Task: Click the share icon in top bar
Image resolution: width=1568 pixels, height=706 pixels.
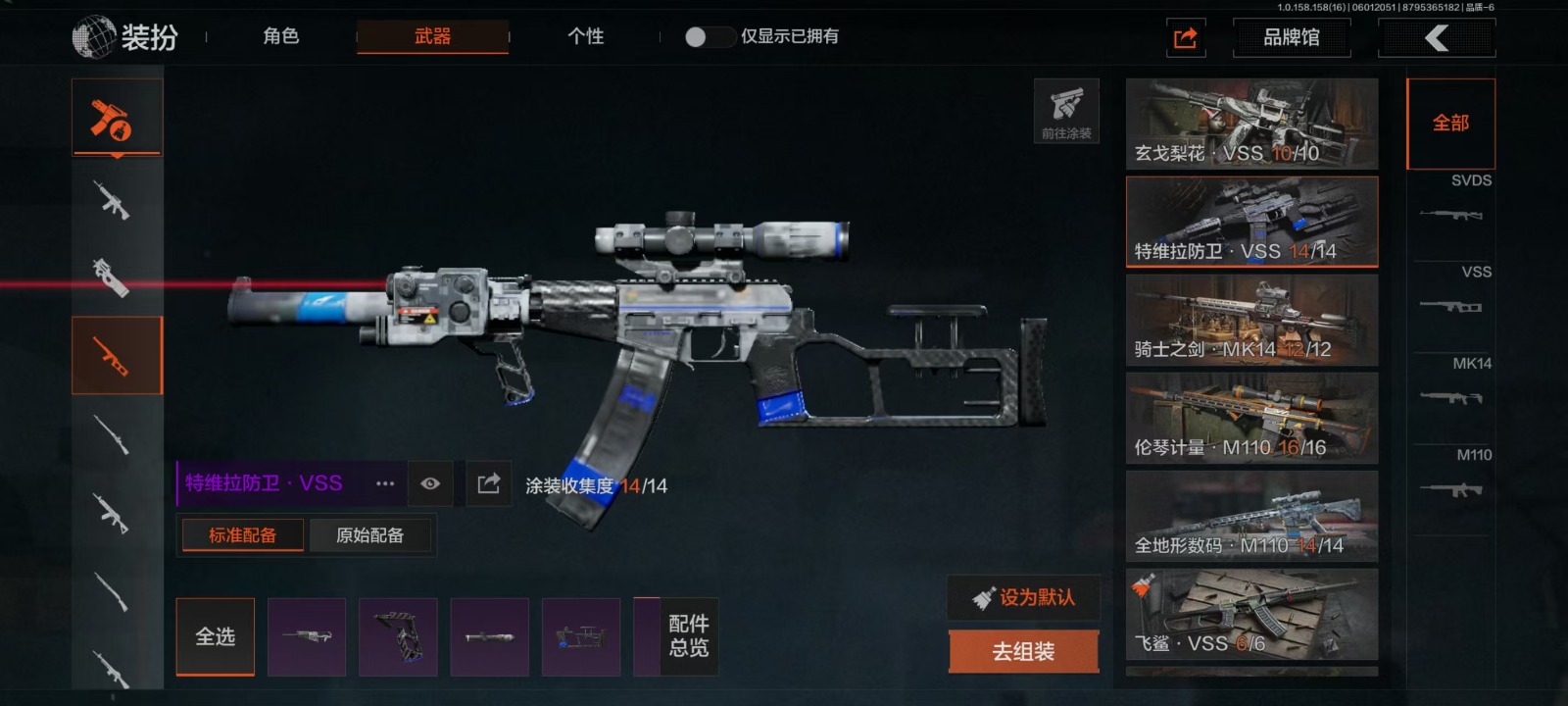Action: tap(1185, 38)
